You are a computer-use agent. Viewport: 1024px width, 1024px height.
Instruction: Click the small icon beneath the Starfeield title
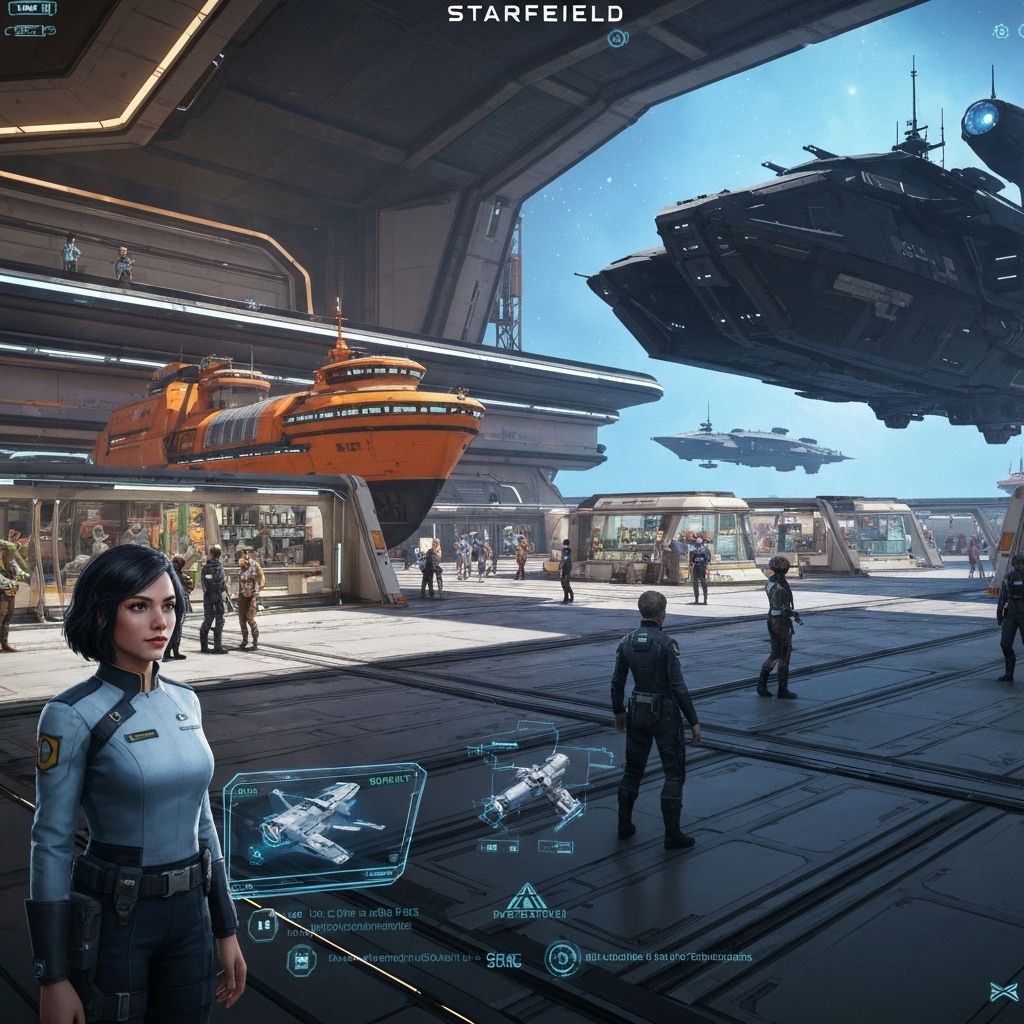point(617,39)
